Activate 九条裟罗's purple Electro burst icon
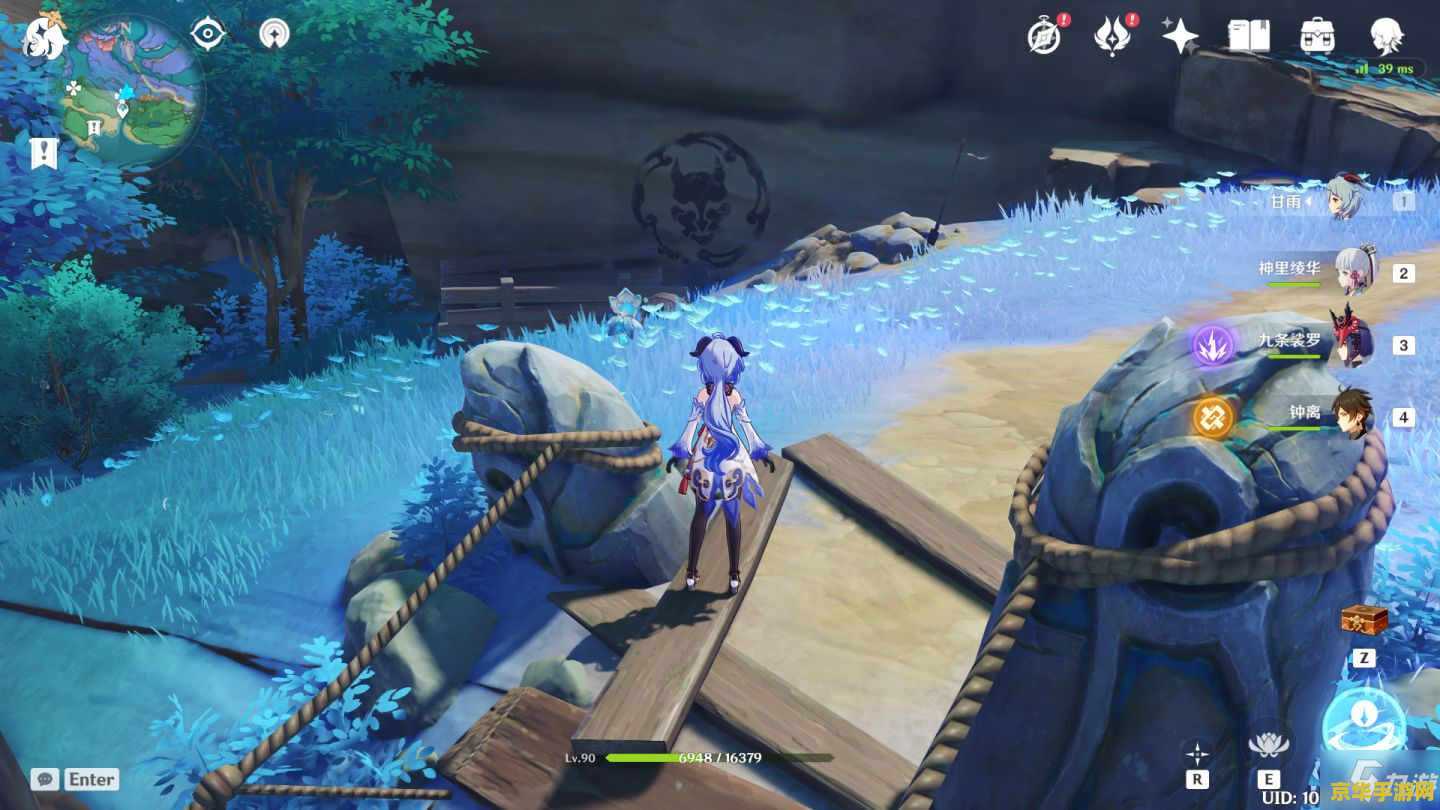This screenshot has height=810, width=1440. (1213, 346)
